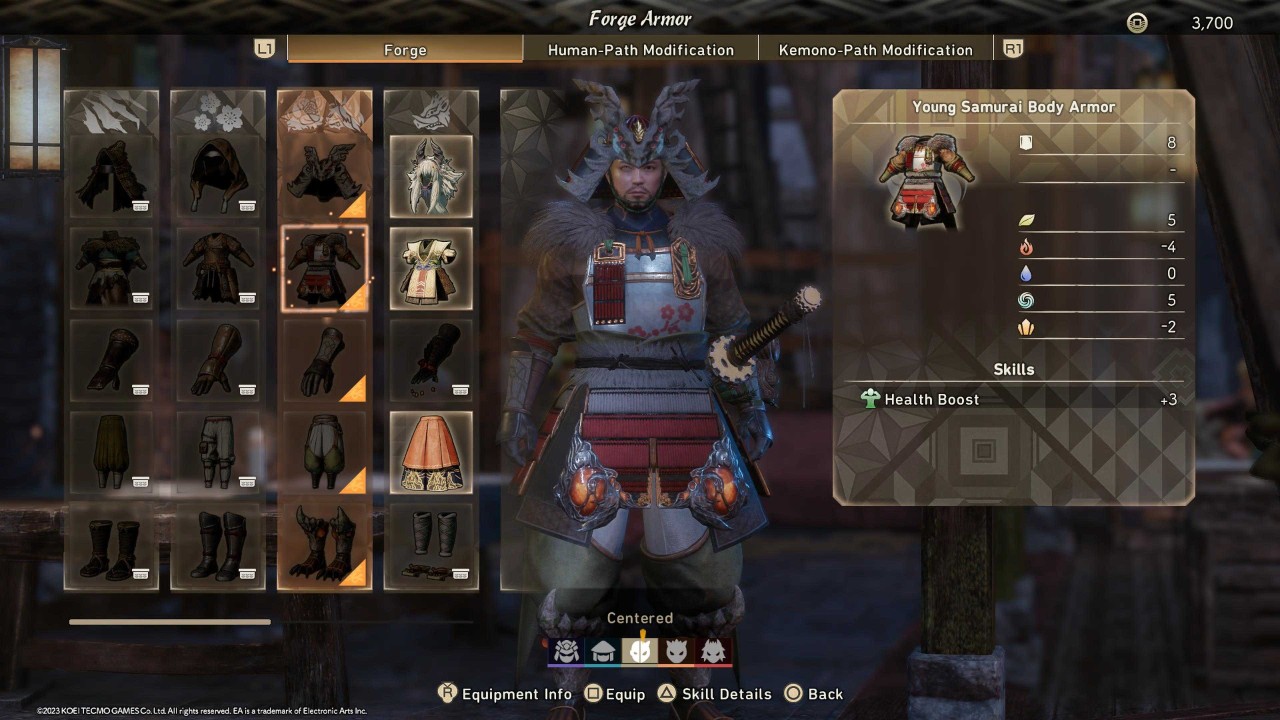Select the orange skirt armor piece

click(431, 452)
